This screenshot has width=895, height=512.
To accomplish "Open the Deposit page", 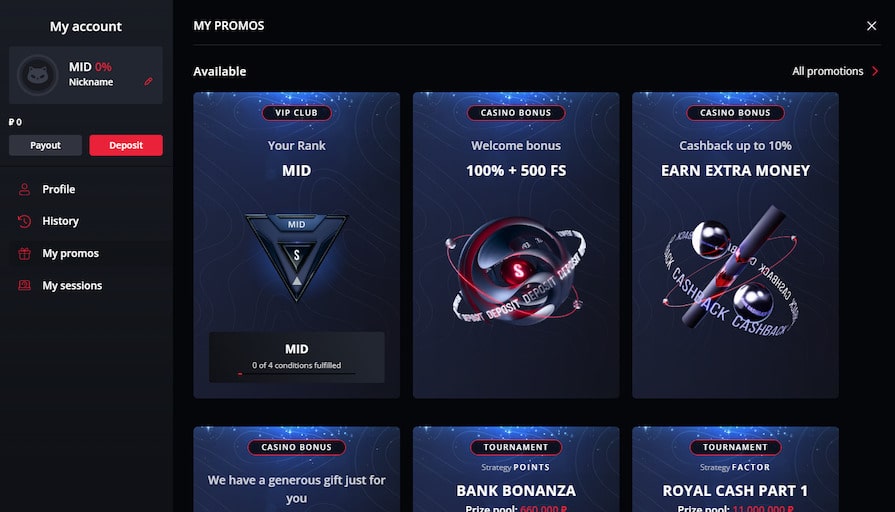I will (x=126, y=145).
